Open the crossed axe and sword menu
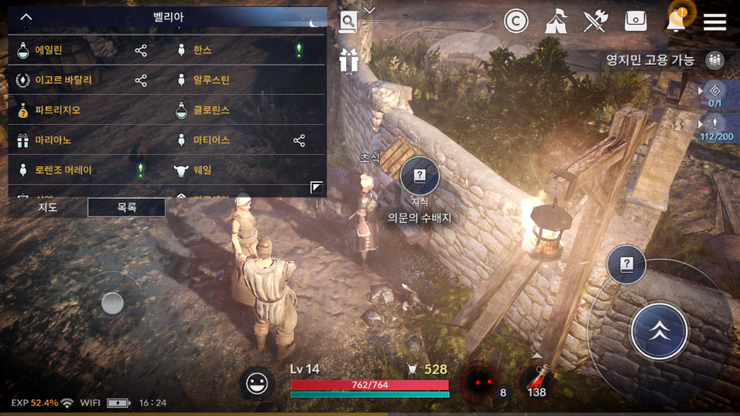The image size is (740, 416). 596,21
